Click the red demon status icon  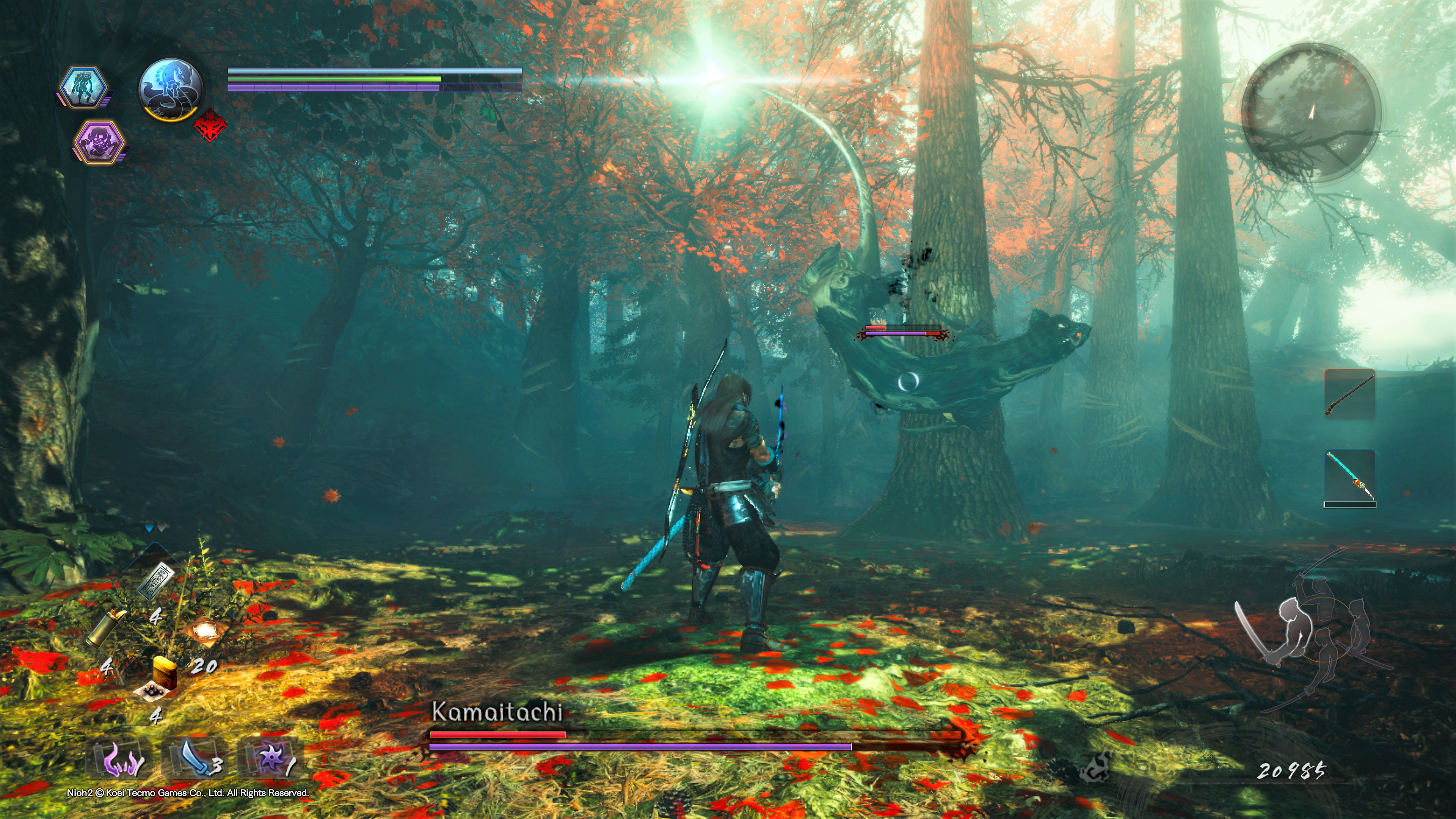tap(210, 126)
